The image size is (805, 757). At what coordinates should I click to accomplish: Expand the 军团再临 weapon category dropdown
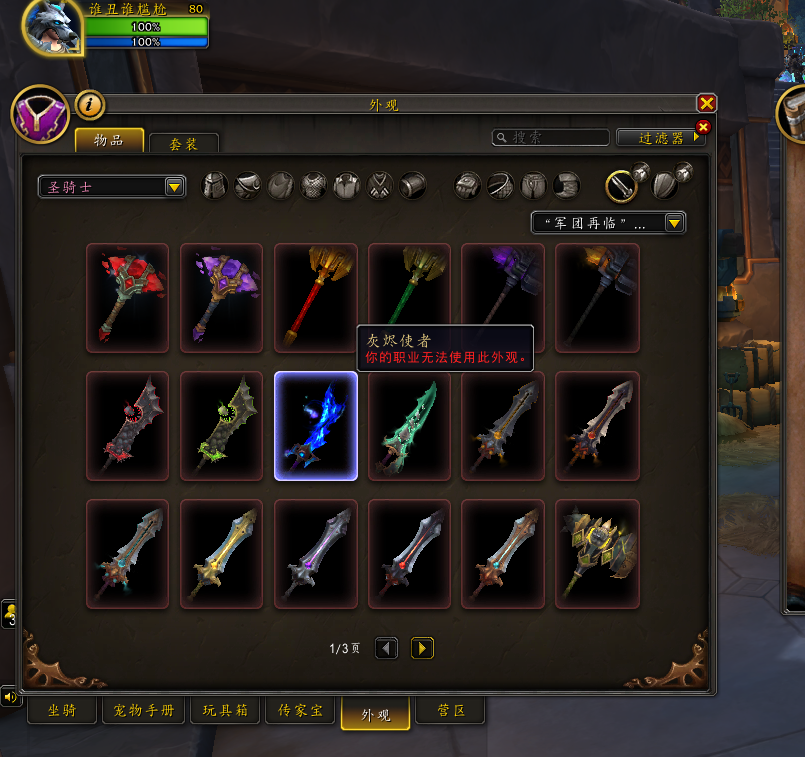pyautogui.click(x=608, y=223)
